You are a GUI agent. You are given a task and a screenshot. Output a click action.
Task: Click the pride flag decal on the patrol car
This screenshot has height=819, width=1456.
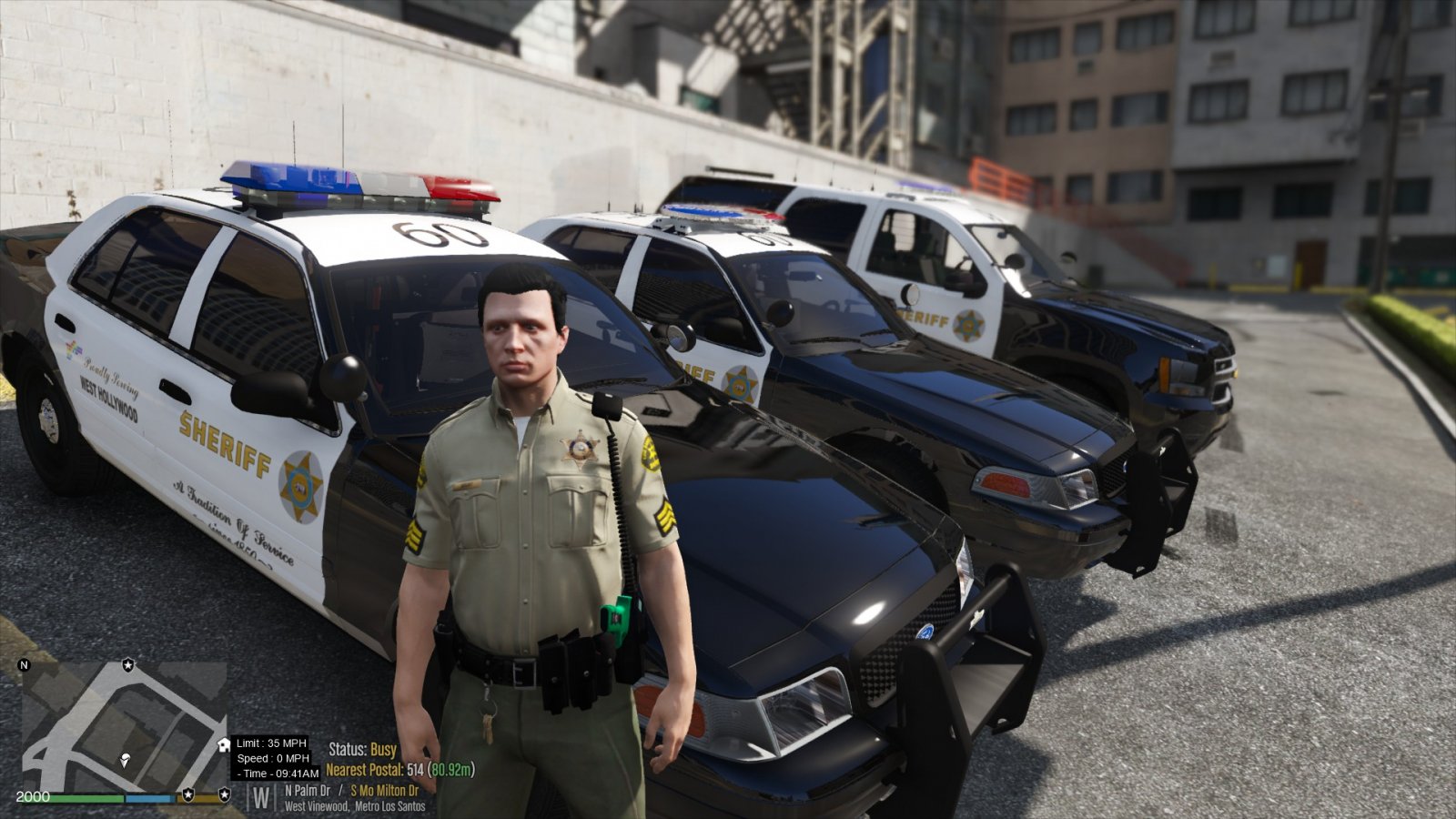(73, 349)
